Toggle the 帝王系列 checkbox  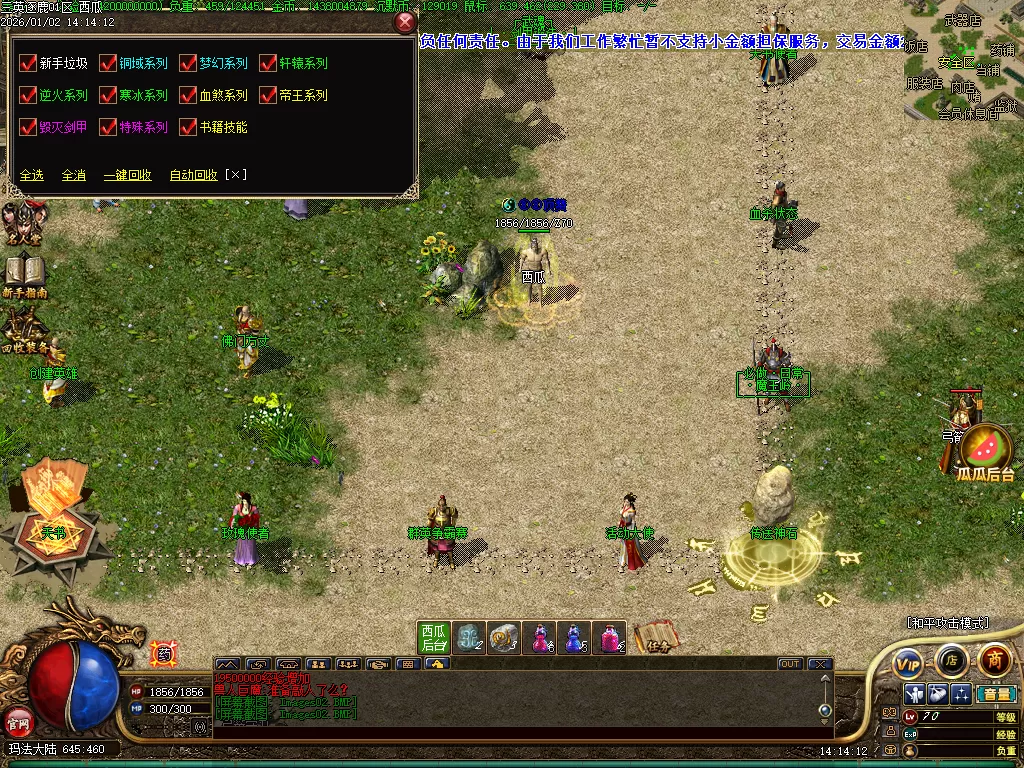[x=268, y=96]
